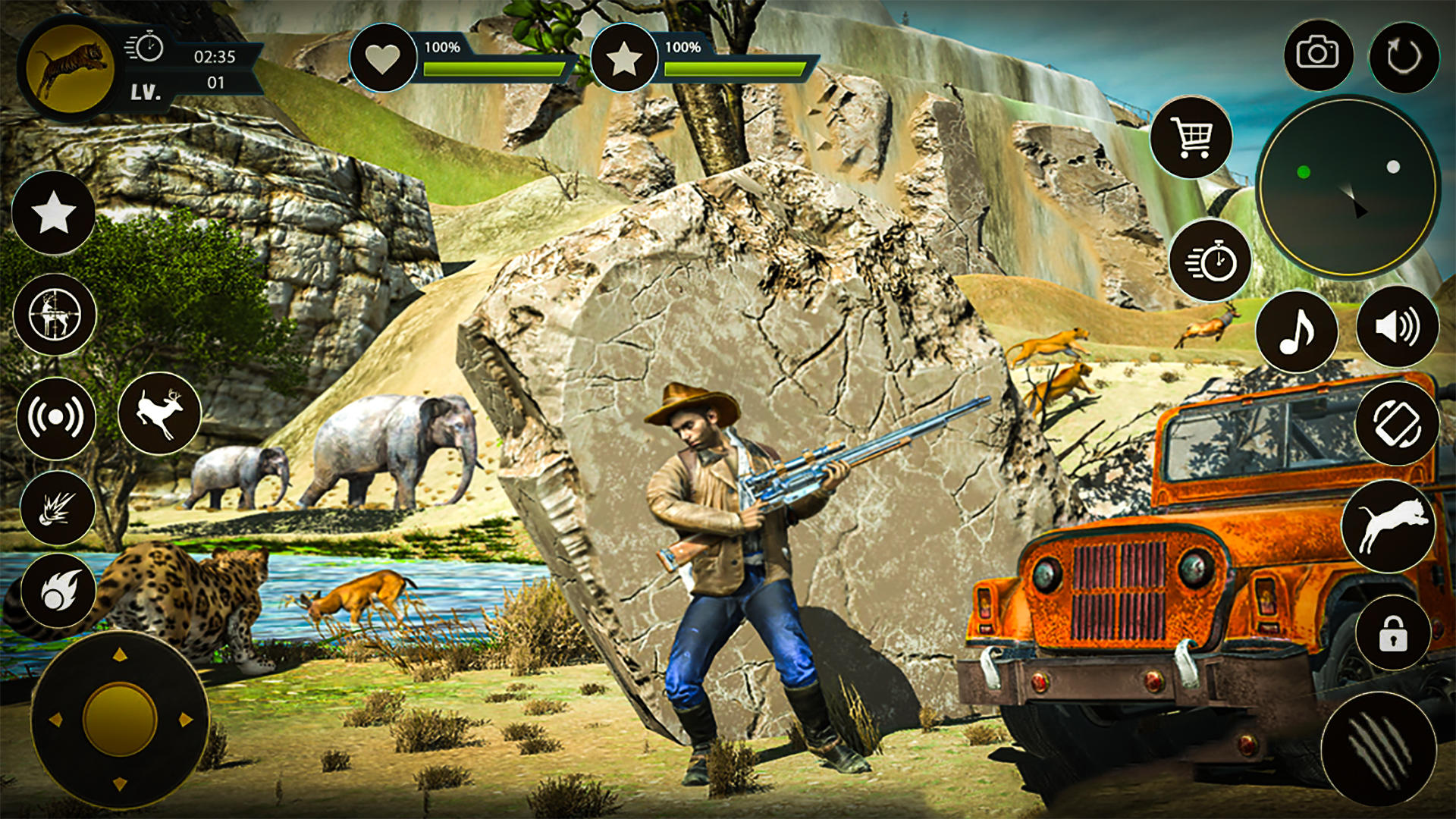Choose the running deer button

click(159, 413)
